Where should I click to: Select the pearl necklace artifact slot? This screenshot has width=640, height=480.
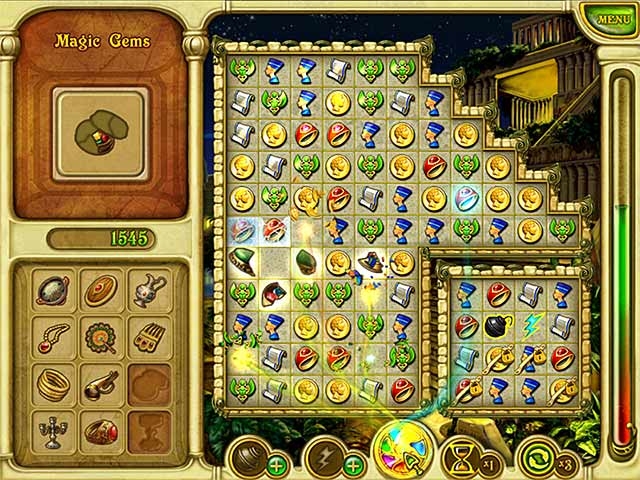(52, 337)
